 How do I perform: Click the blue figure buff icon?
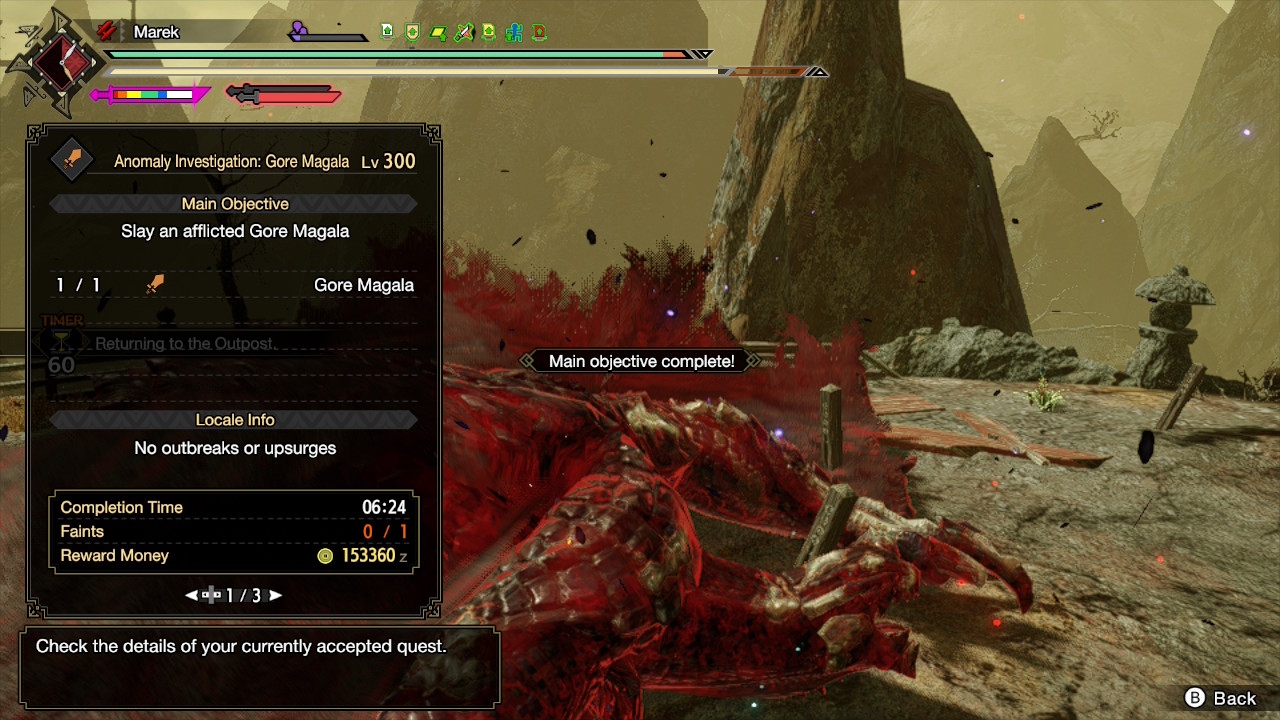tap(514, 32)
